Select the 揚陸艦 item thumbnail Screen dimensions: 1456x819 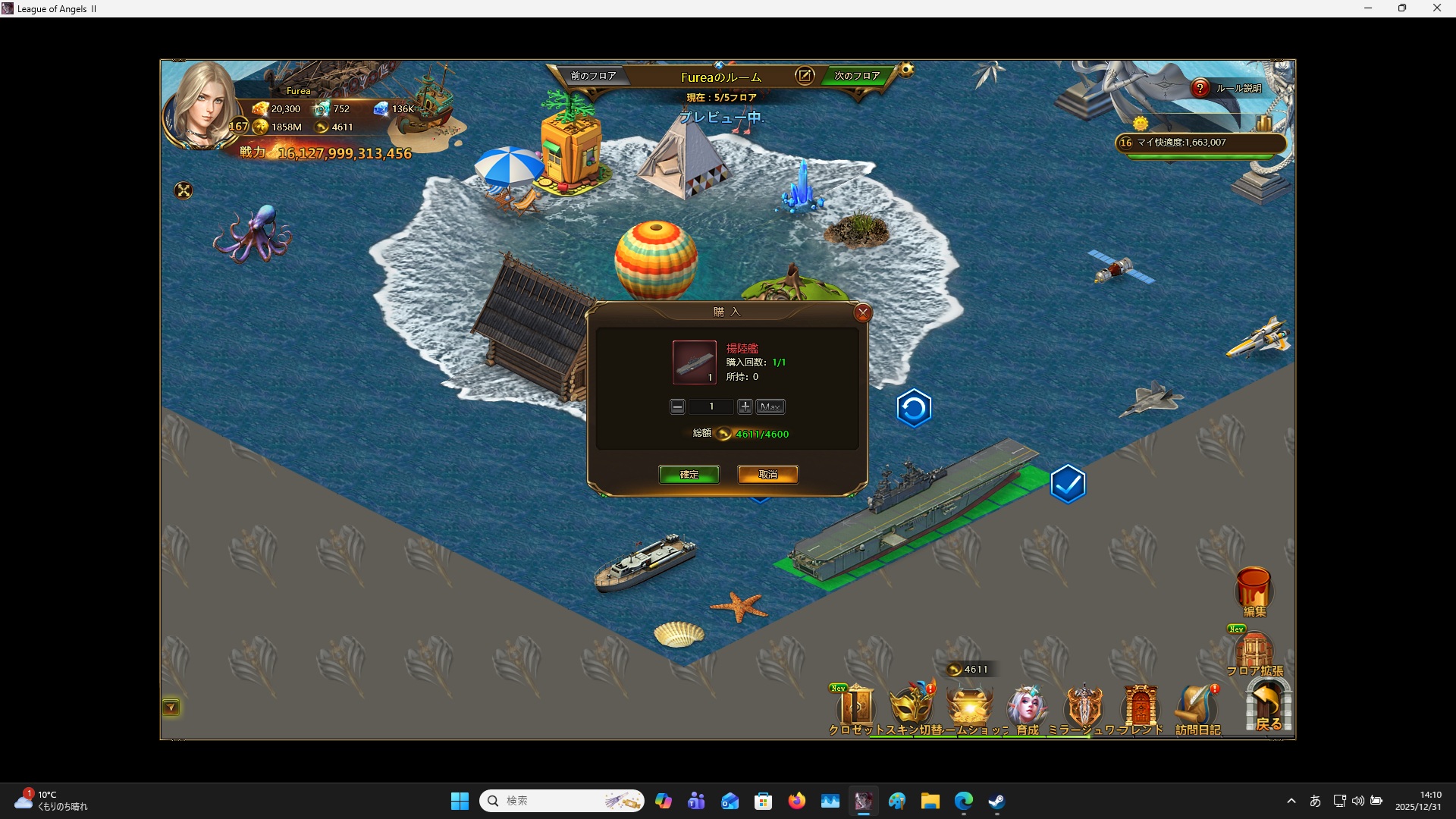694,362
